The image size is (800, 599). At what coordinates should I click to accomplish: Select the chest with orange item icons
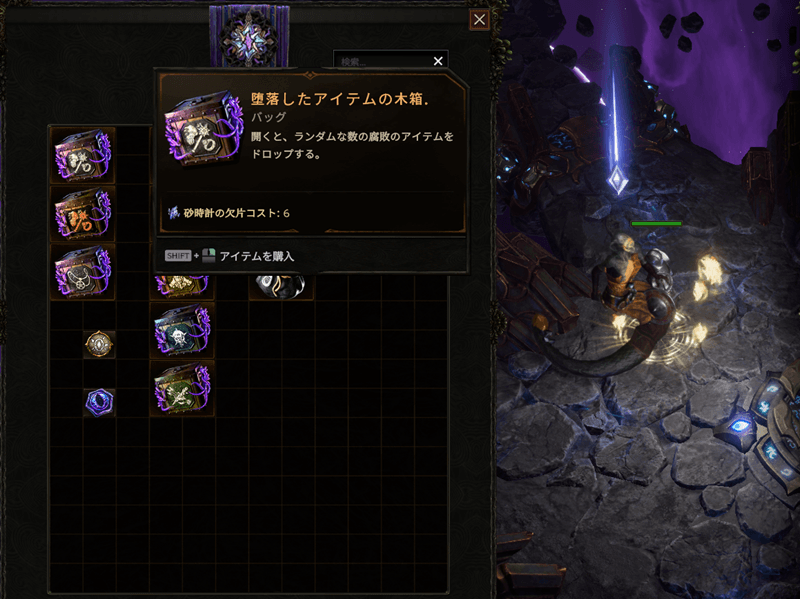coord(83,213)
